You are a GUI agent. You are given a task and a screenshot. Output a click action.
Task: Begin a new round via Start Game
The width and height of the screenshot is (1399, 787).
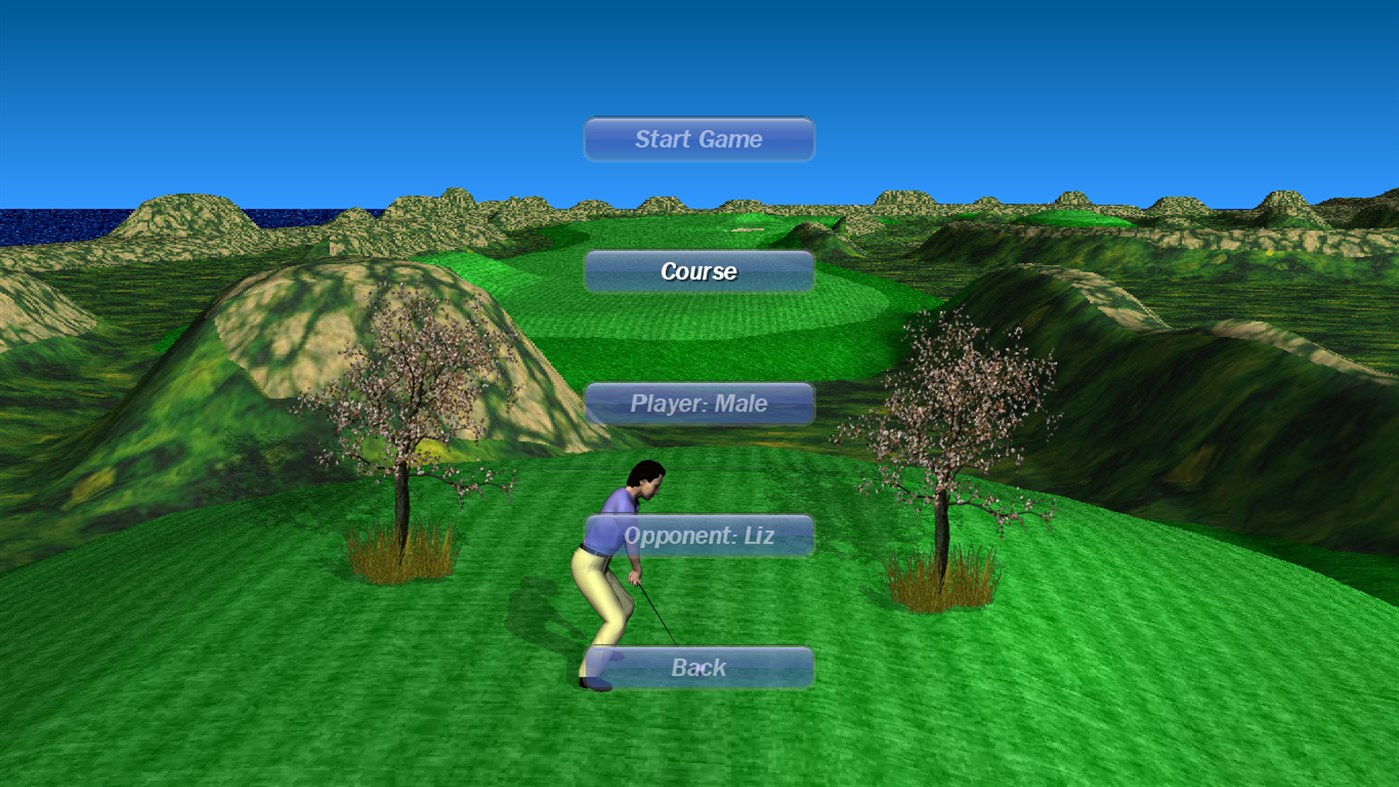tap(698, 139)
